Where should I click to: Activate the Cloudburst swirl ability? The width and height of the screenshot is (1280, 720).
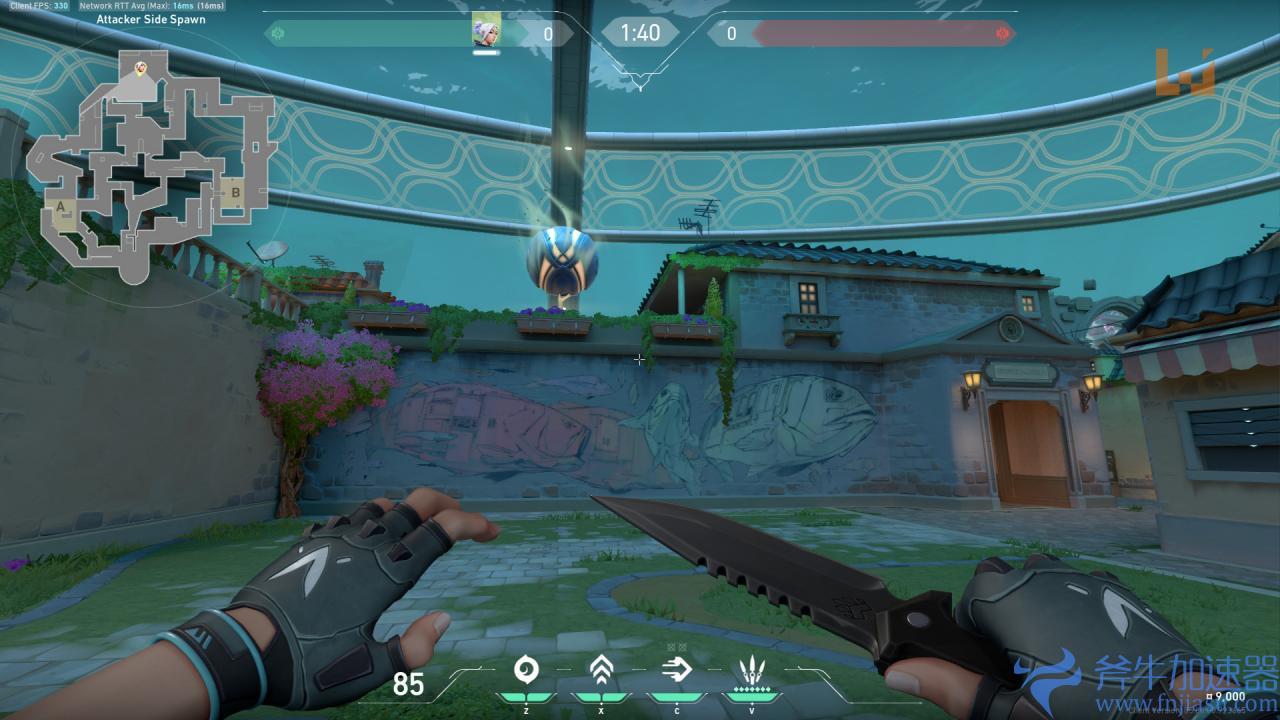pyautogui.click(x=526, y=670)
